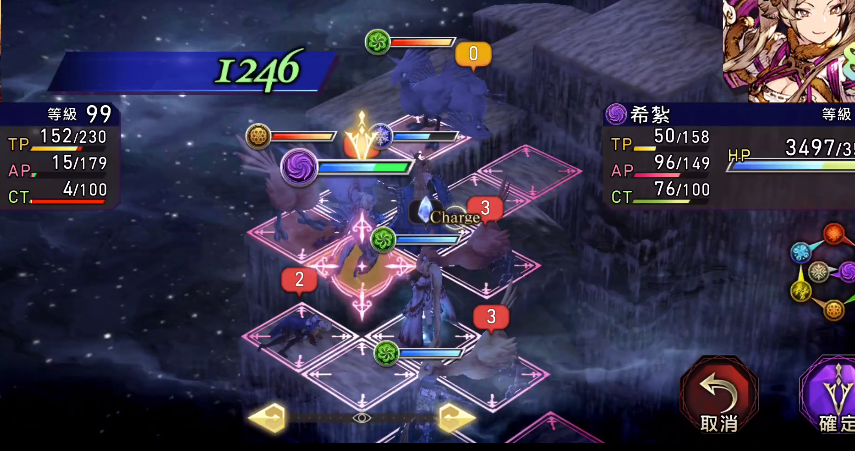
Task: Toggle the eye view icon between arrows
Action: point(362,417)
